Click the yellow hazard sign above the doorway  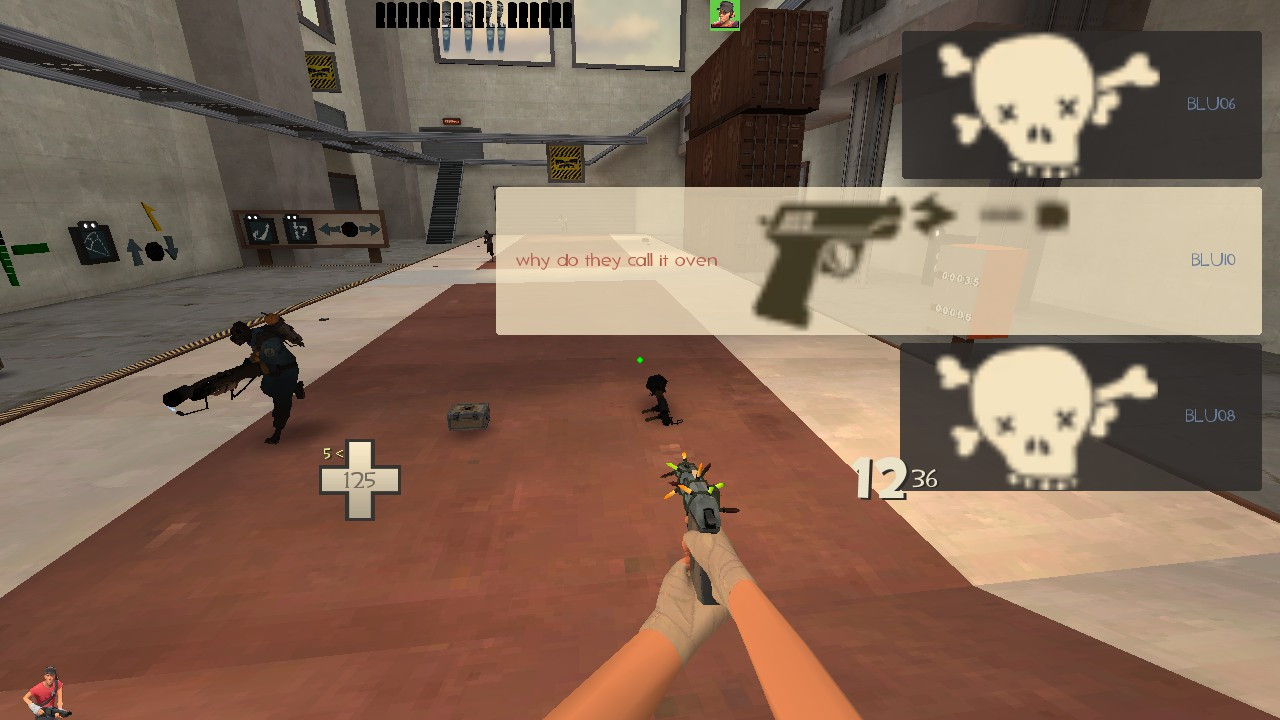pyautogui.click(x=568, y=165)
